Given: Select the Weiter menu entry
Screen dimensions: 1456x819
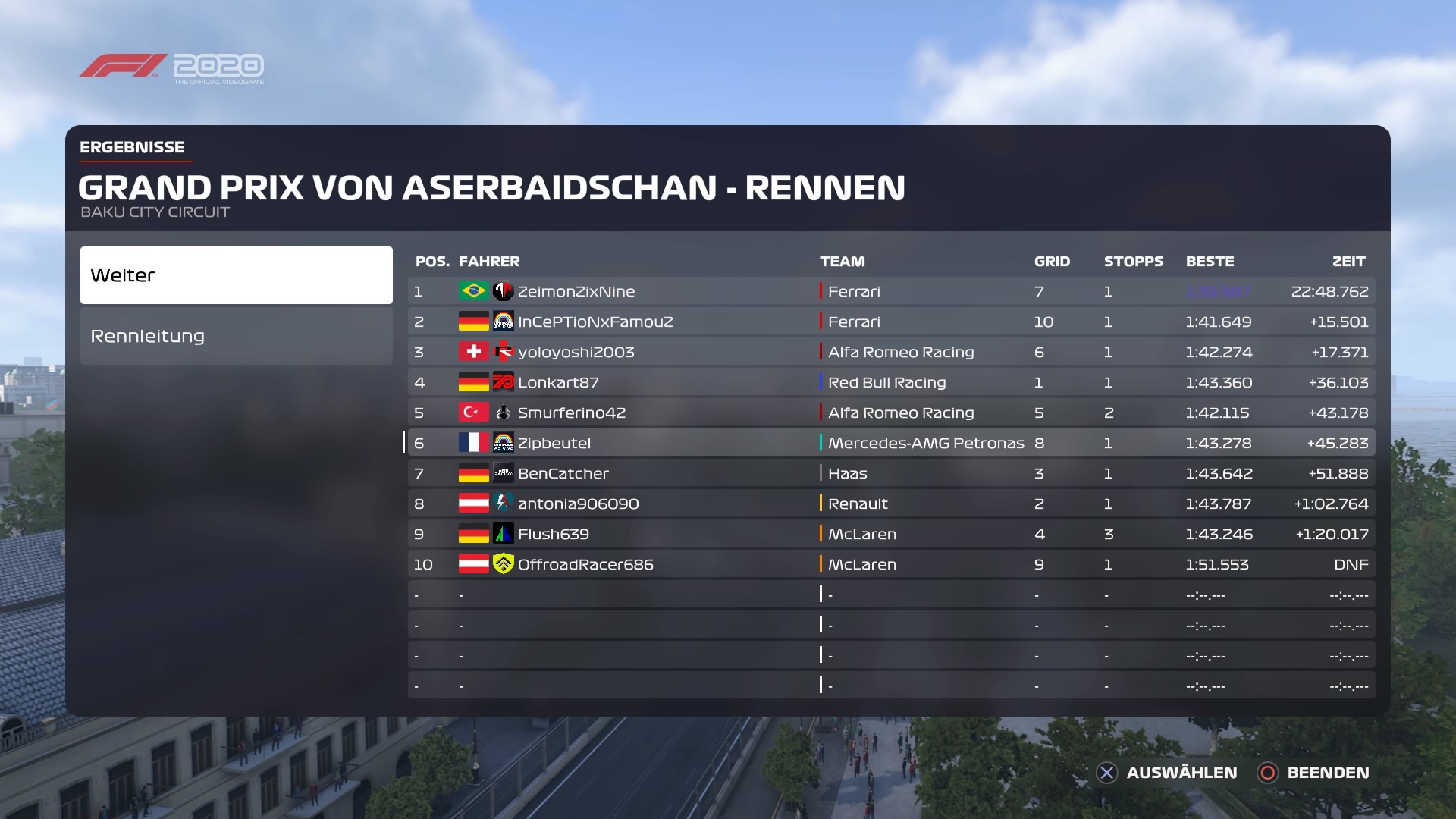Looking at the screenshot, I should tap(236, 275).
